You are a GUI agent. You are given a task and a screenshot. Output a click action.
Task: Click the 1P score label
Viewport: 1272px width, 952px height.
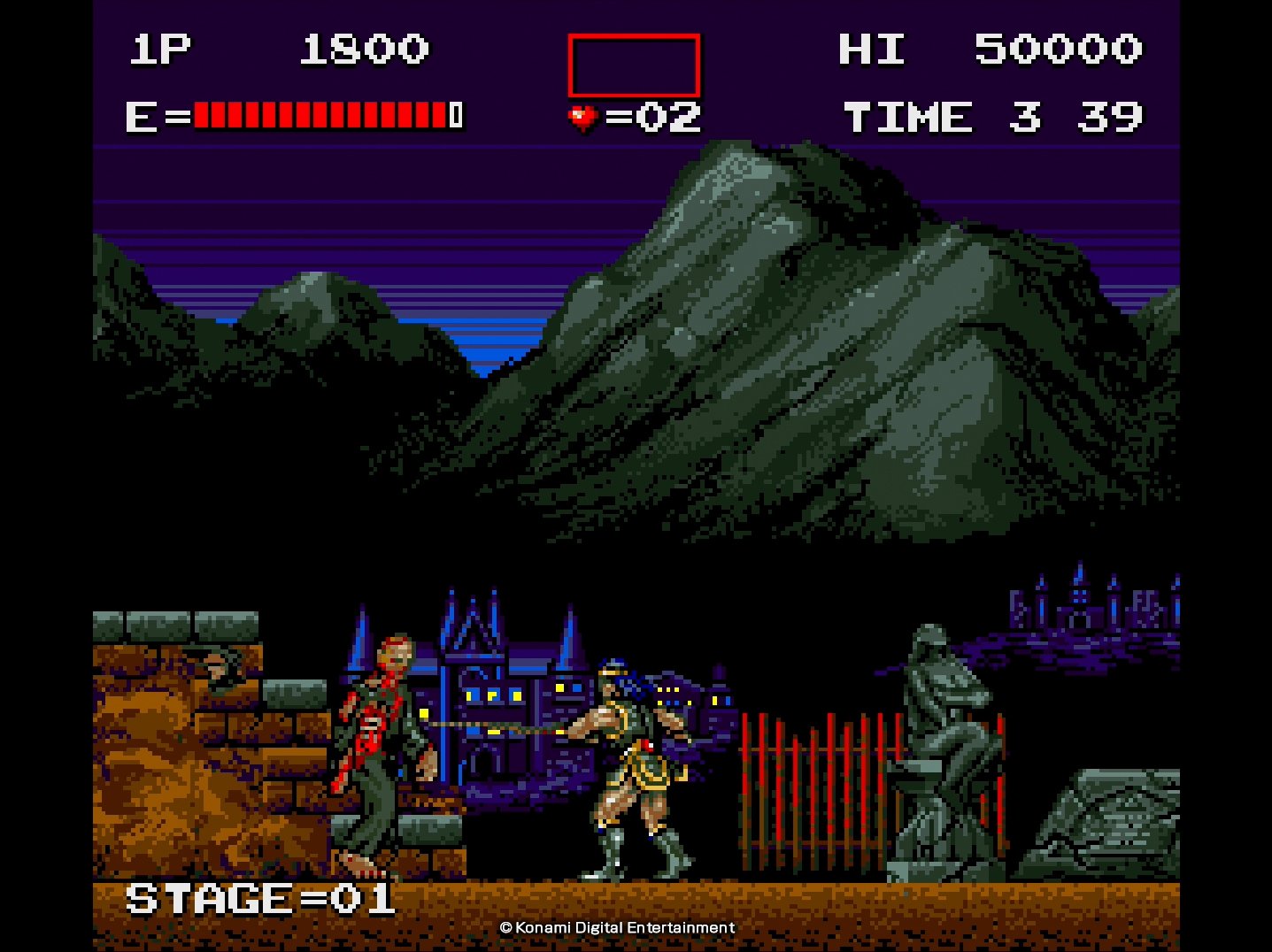(162, 50)
